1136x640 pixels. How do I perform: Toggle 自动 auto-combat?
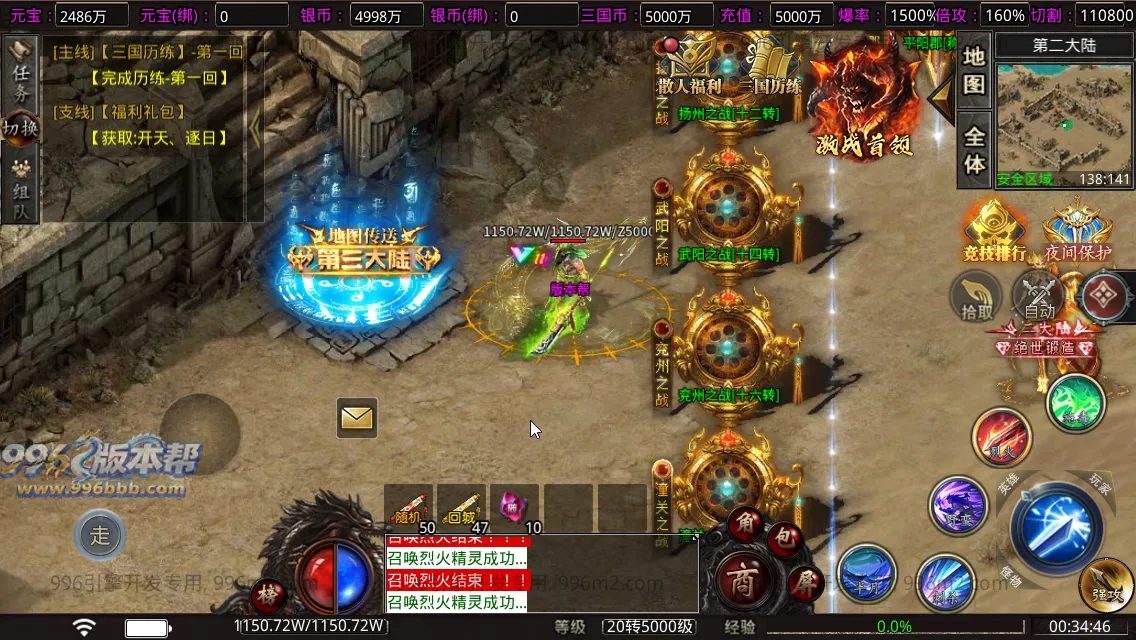(x=1039, y=298)
